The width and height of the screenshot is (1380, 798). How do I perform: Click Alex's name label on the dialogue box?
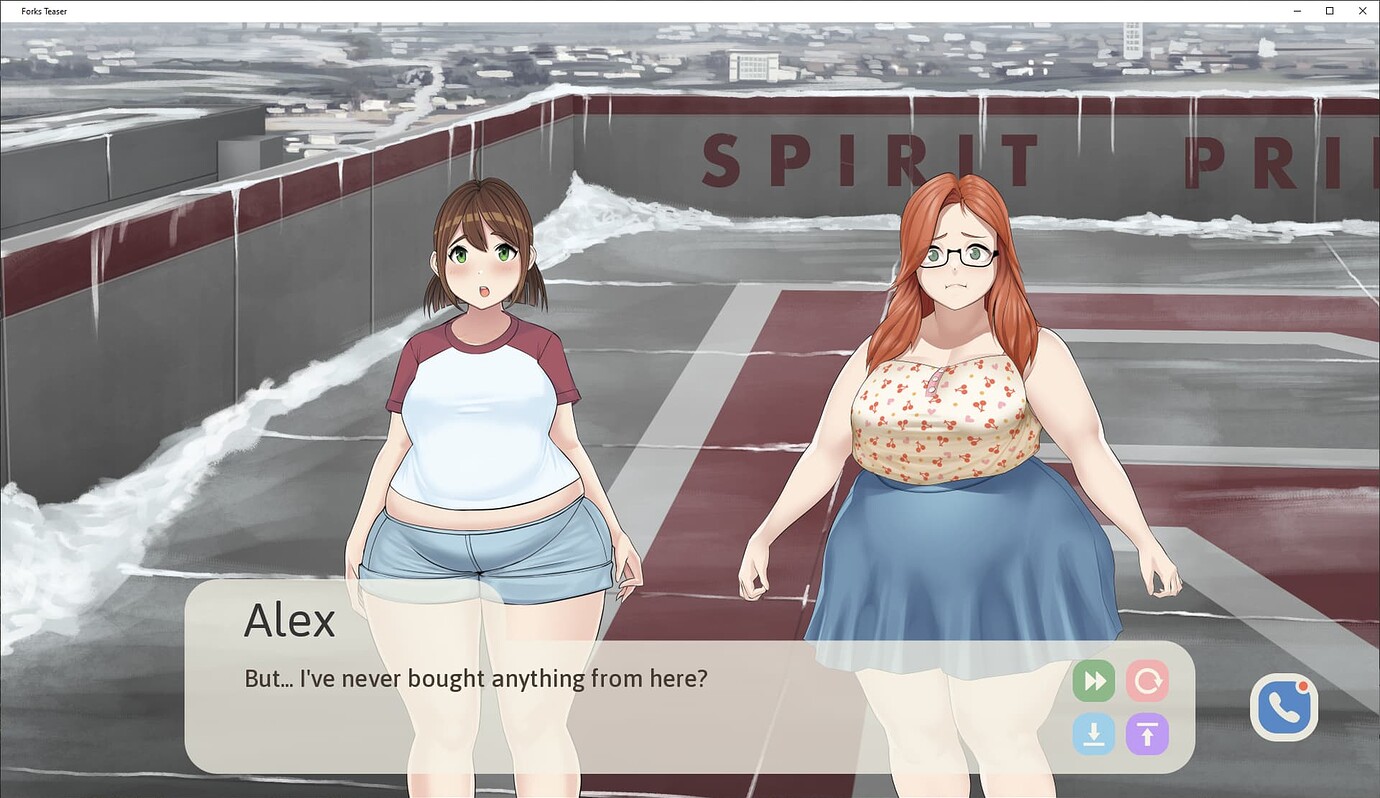tap(289, 620)
